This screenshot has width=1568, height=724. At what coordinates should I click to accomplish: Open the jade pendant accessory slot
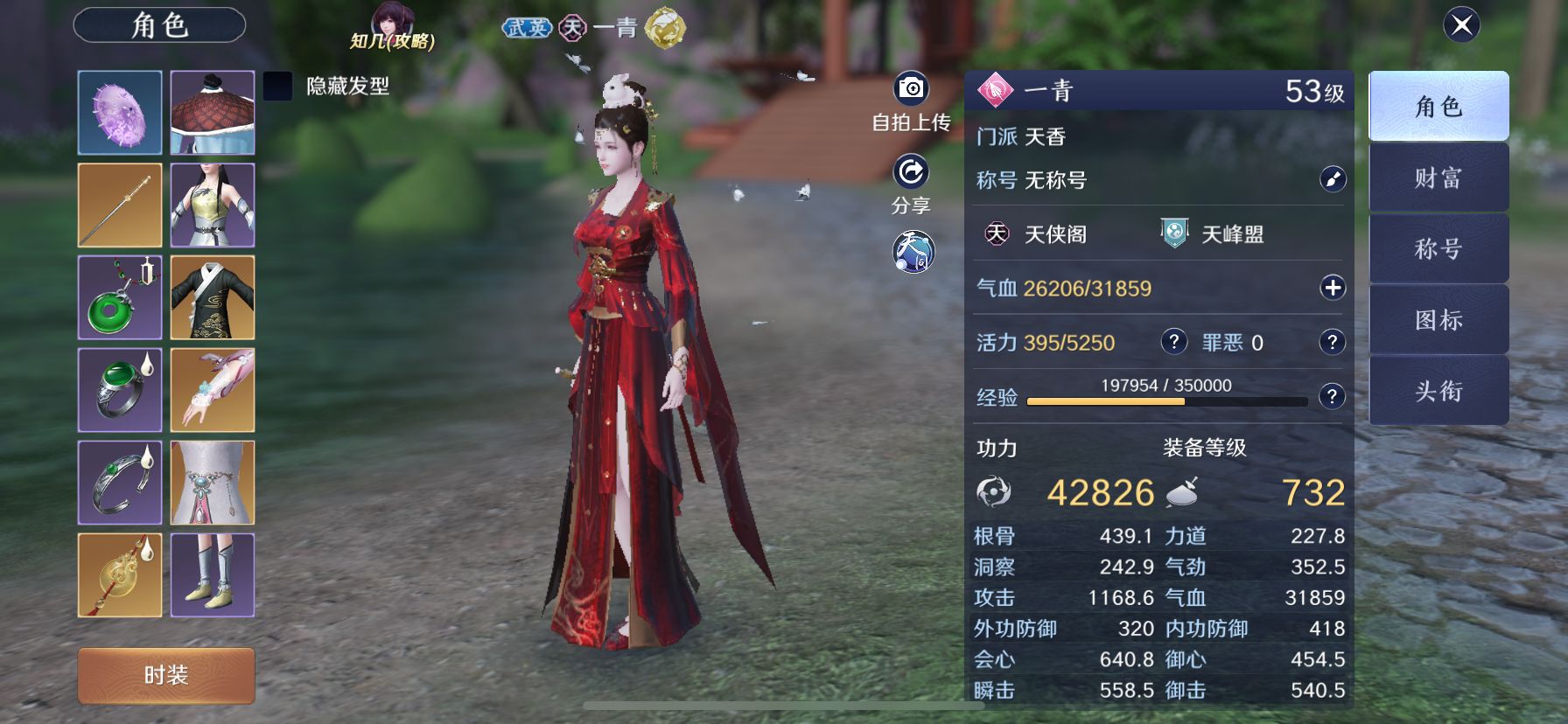pos(120,298)
